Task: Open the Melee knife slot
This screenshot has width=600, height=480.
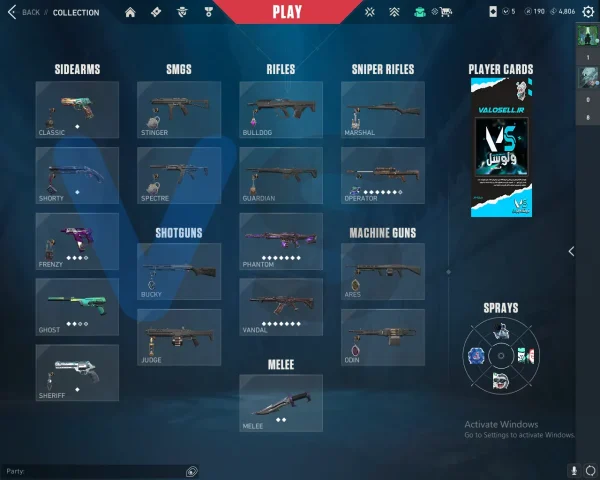Action: point(281,402)
